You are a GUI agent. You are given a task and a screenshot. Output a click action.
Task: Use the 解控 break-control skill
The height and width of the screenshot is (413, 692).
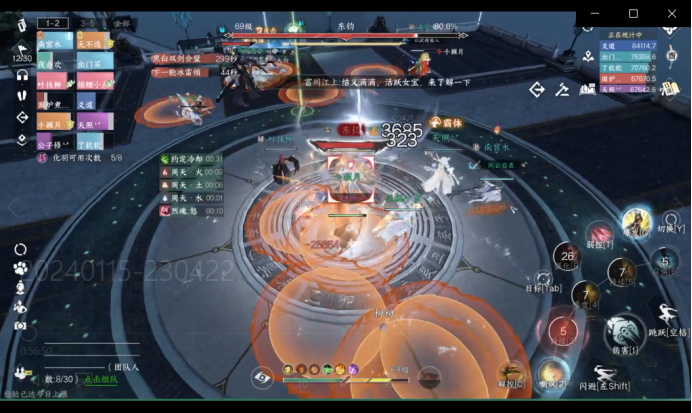pyautogui.click(x=512, y=374)
